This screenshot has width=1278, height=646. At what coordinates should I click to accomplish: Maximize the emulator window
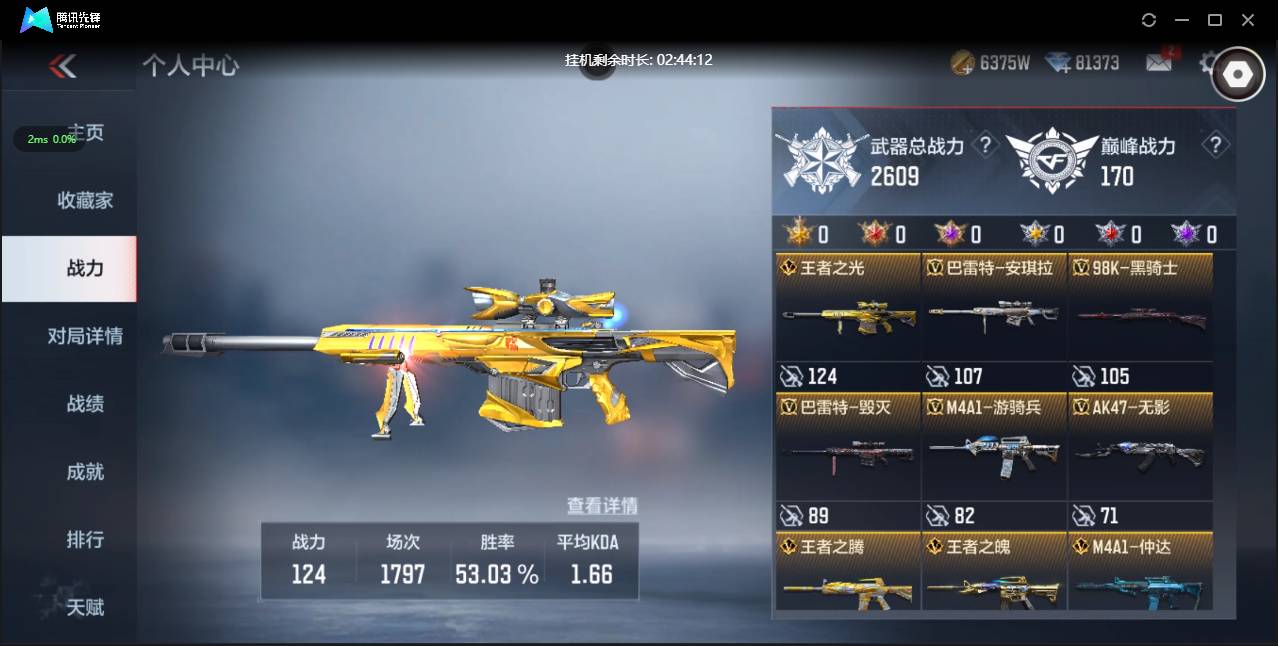click(x=1215, y=20)
